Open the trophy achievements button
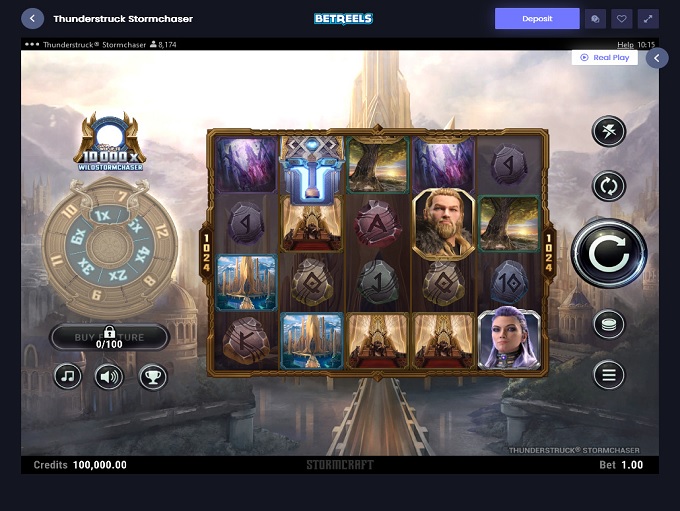 (153, 376)
